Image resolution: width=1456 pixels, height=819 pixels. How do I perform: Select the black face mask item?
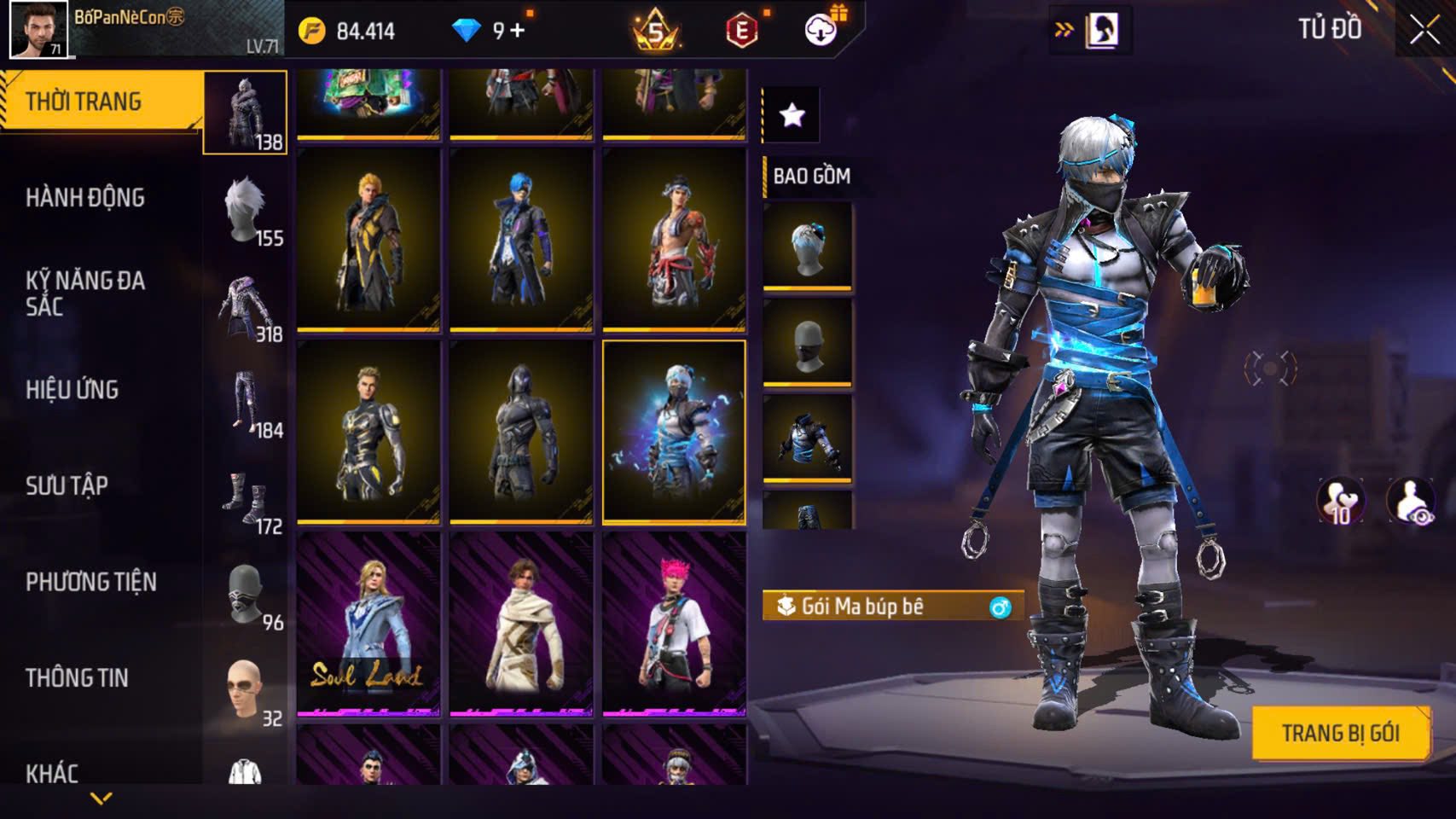click(807, 342)
